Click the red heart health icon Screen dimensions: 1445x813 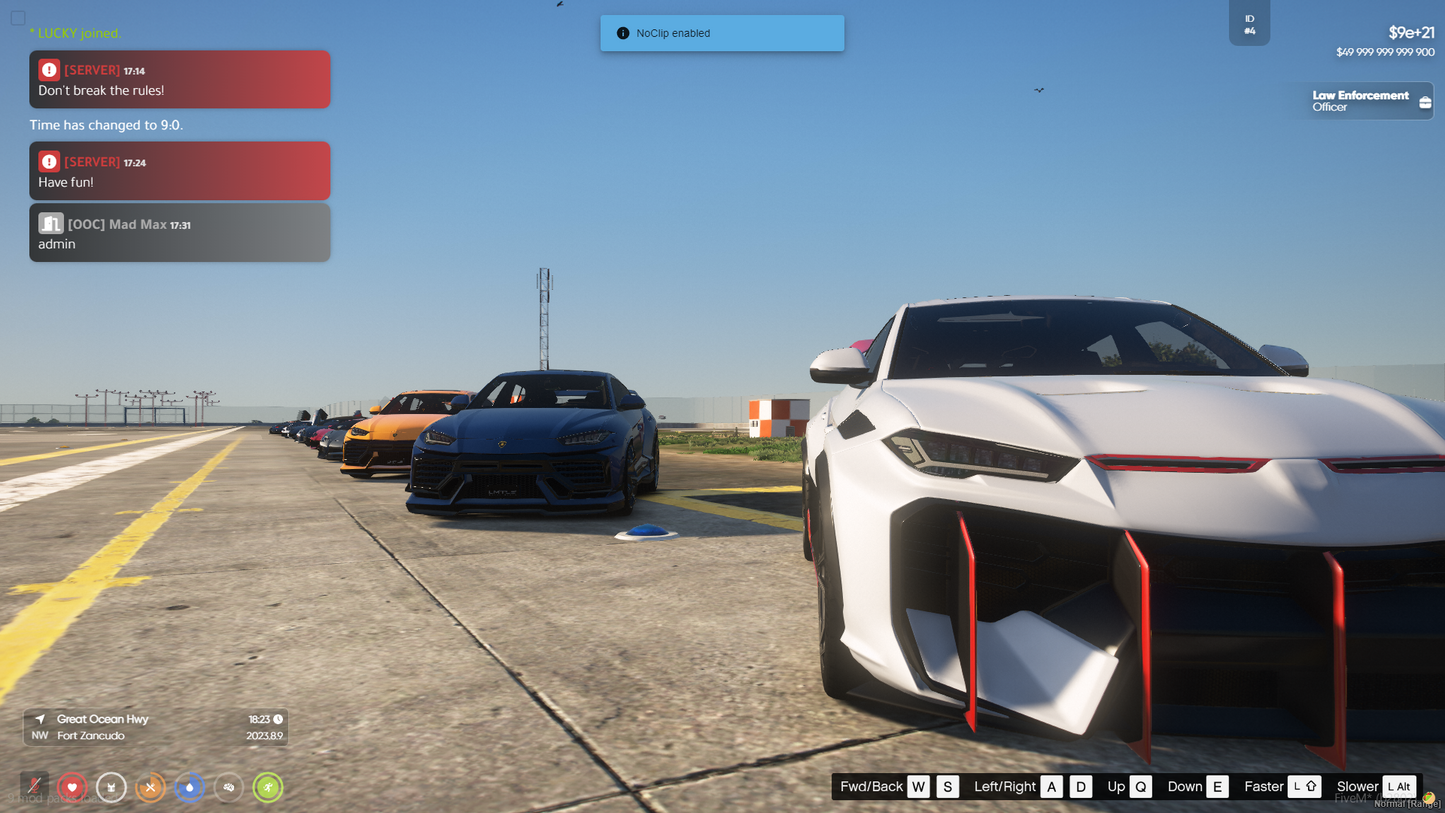[72, 787]
